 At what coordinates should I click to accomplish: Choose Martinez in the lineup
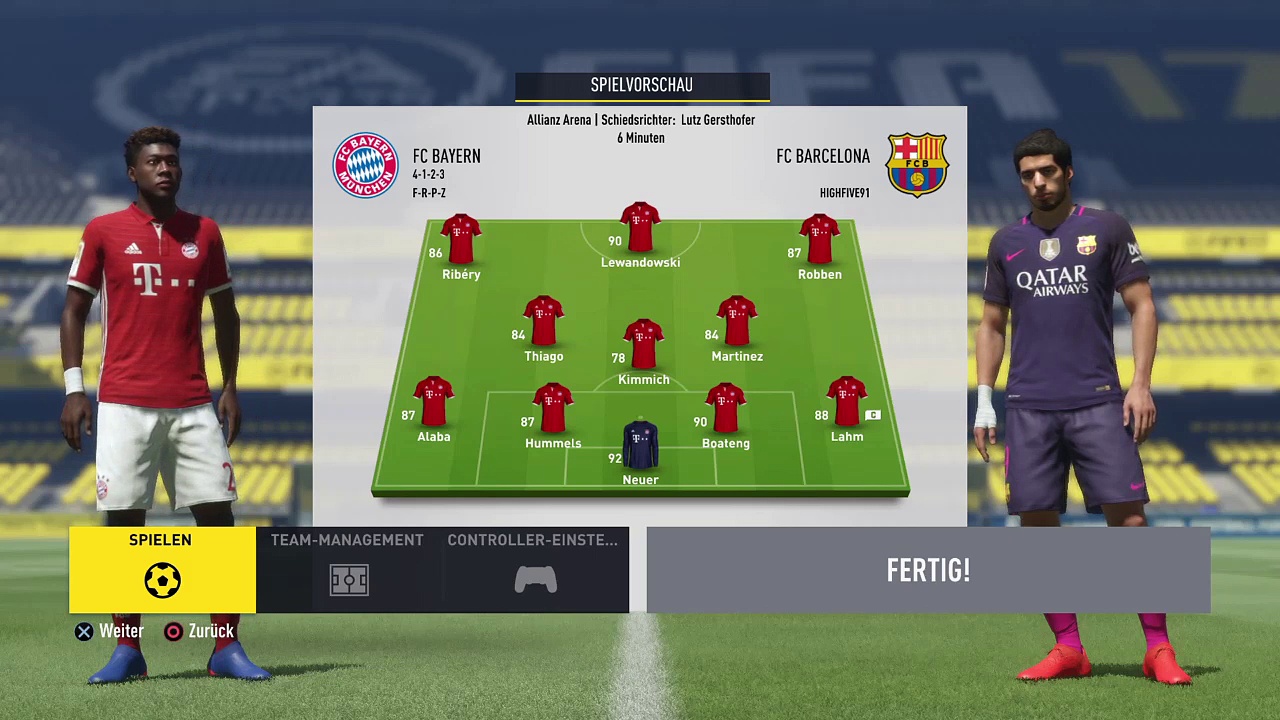pyautogui.click(x=736, y=322)
